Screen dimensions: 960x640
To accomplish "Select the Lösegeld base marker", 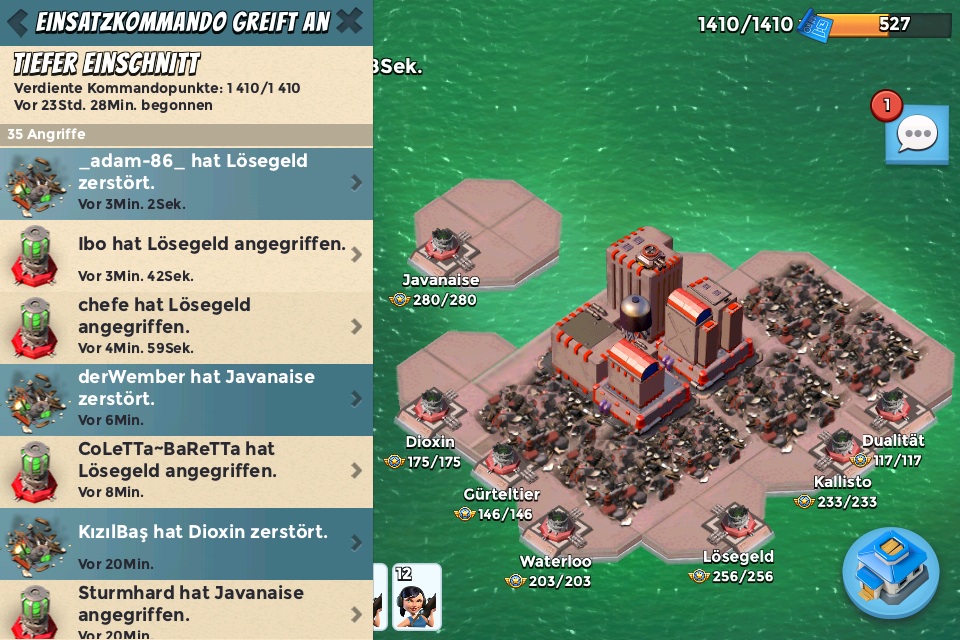I will [737, 521].
